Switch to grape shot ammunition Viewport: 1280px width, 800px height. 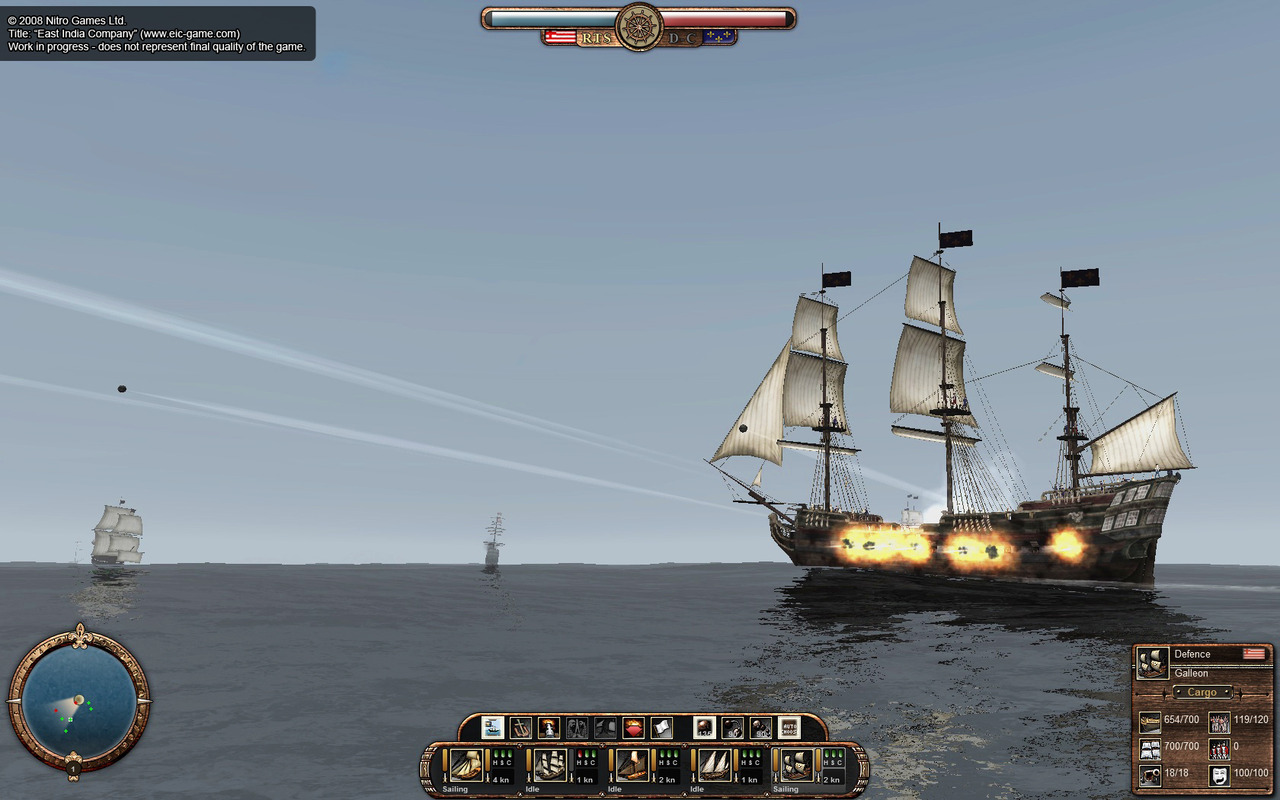click(x=760, y=728)
